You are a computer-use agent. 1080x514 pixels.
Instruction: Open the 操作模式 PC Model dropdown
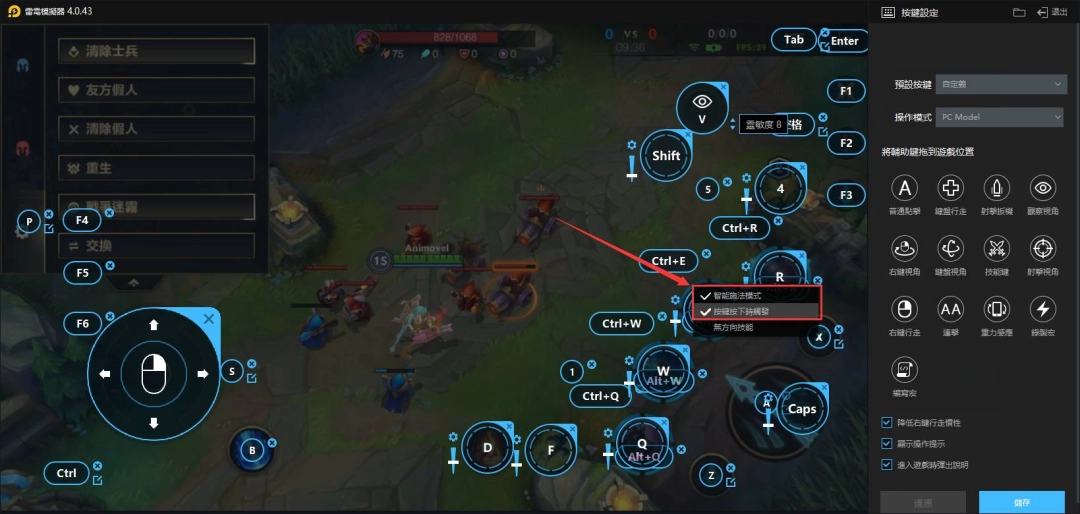pyautogui.click(x=1002, y=117)
